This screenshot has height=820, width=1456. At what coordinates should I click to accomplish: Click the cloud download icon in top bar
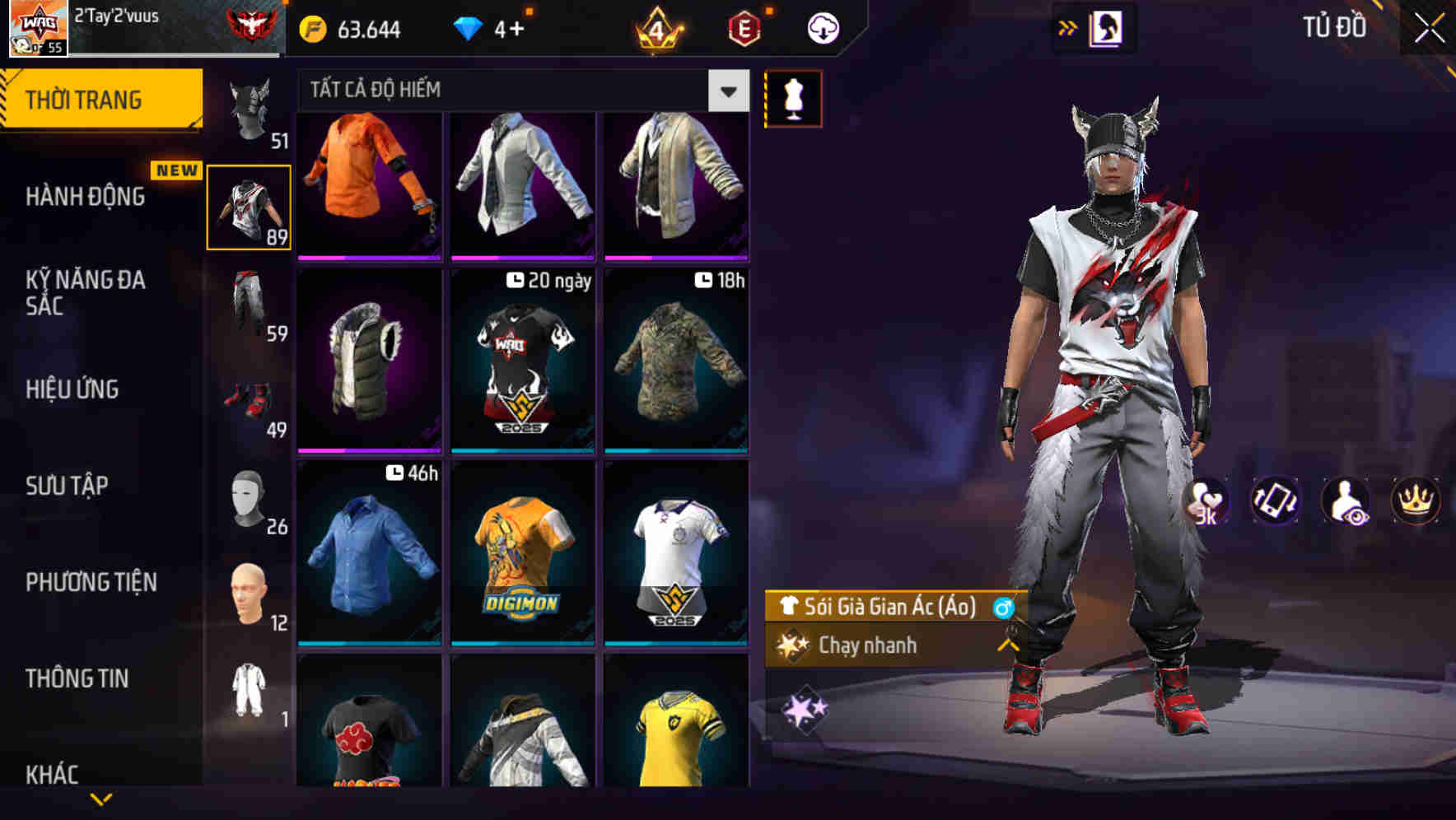(x=821, y=27)
